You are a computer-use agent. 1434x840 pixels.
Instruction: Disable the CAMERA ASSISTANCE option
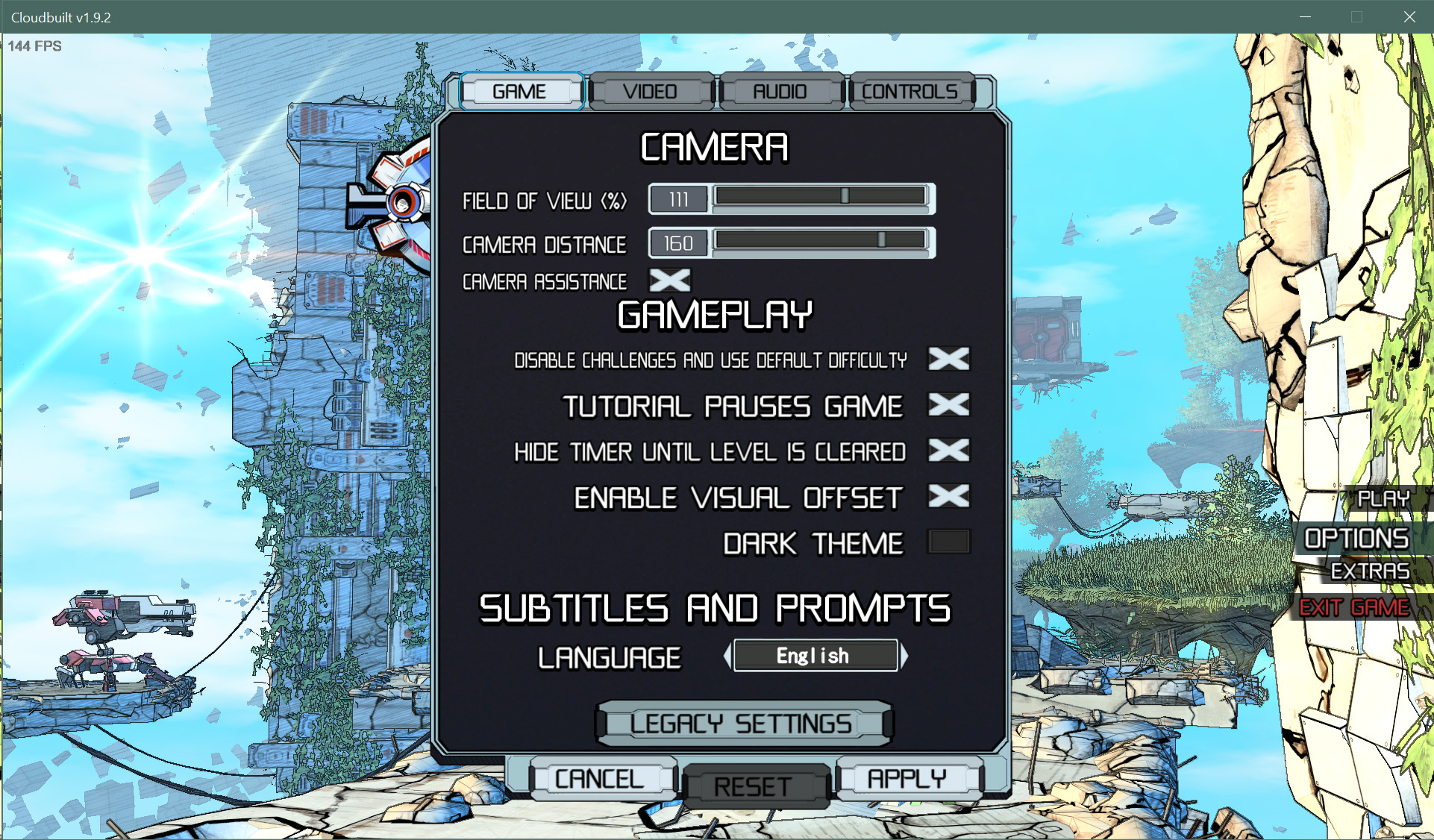coord(669,280)
